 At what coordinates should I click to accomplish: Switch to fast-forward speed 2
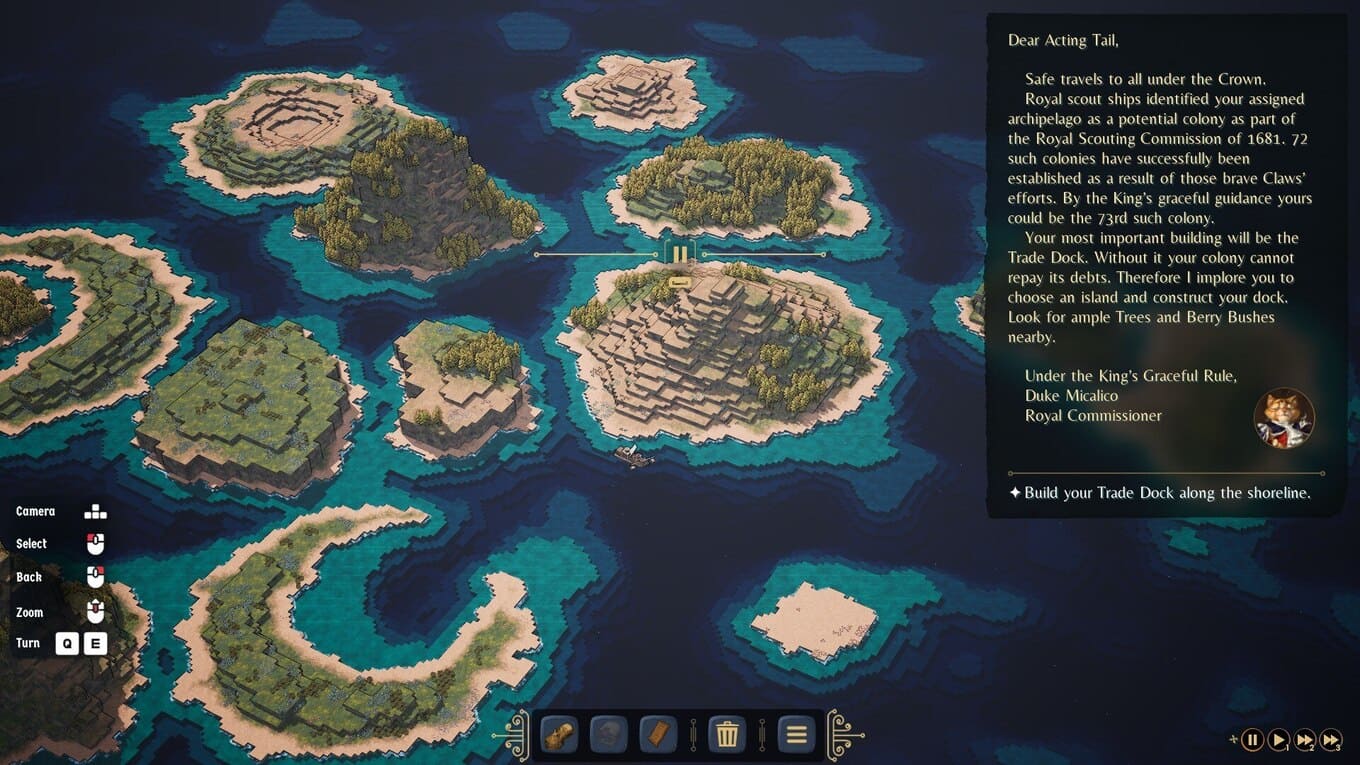click(x=1305, y=740)
